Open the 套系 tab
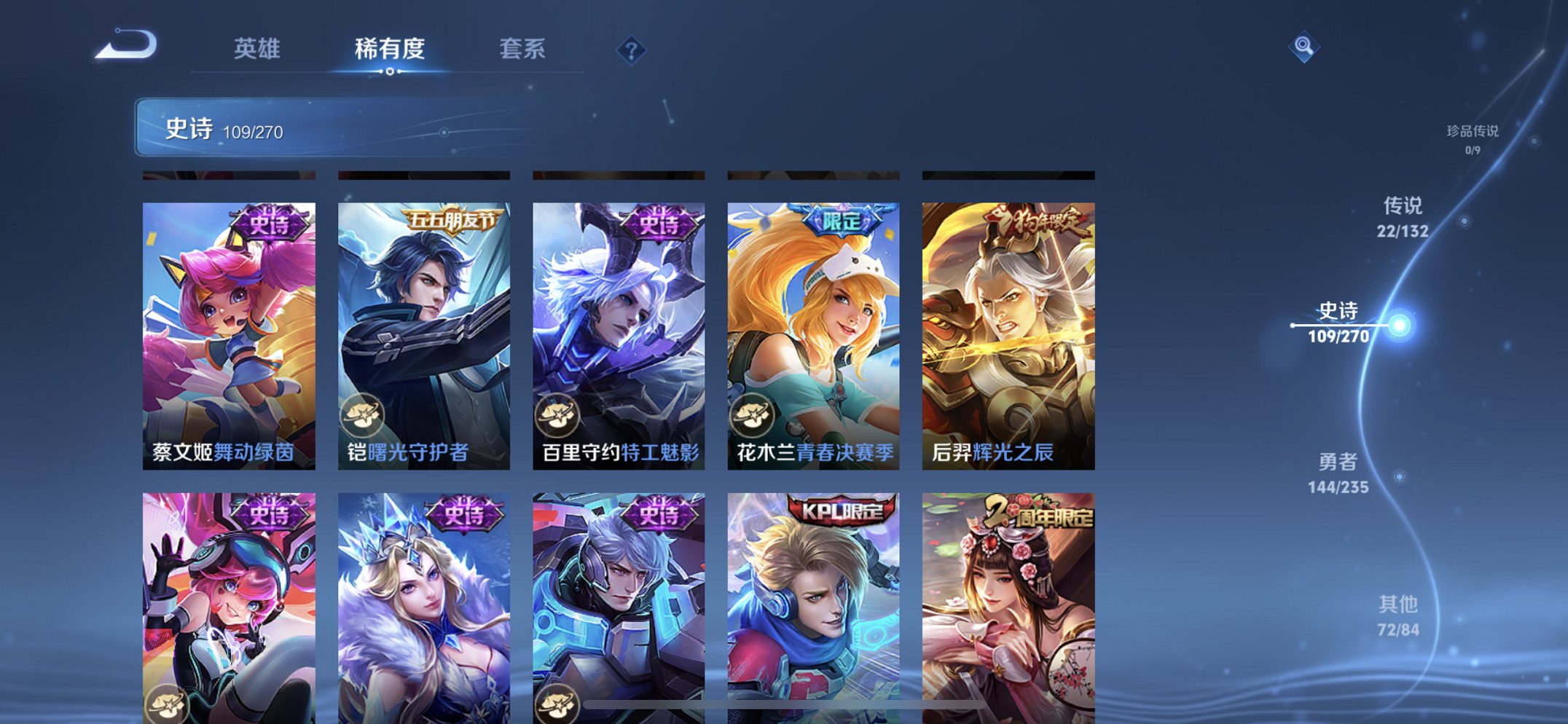The width and height of the screenshot is (1568, 724). (x=522, y=50)
